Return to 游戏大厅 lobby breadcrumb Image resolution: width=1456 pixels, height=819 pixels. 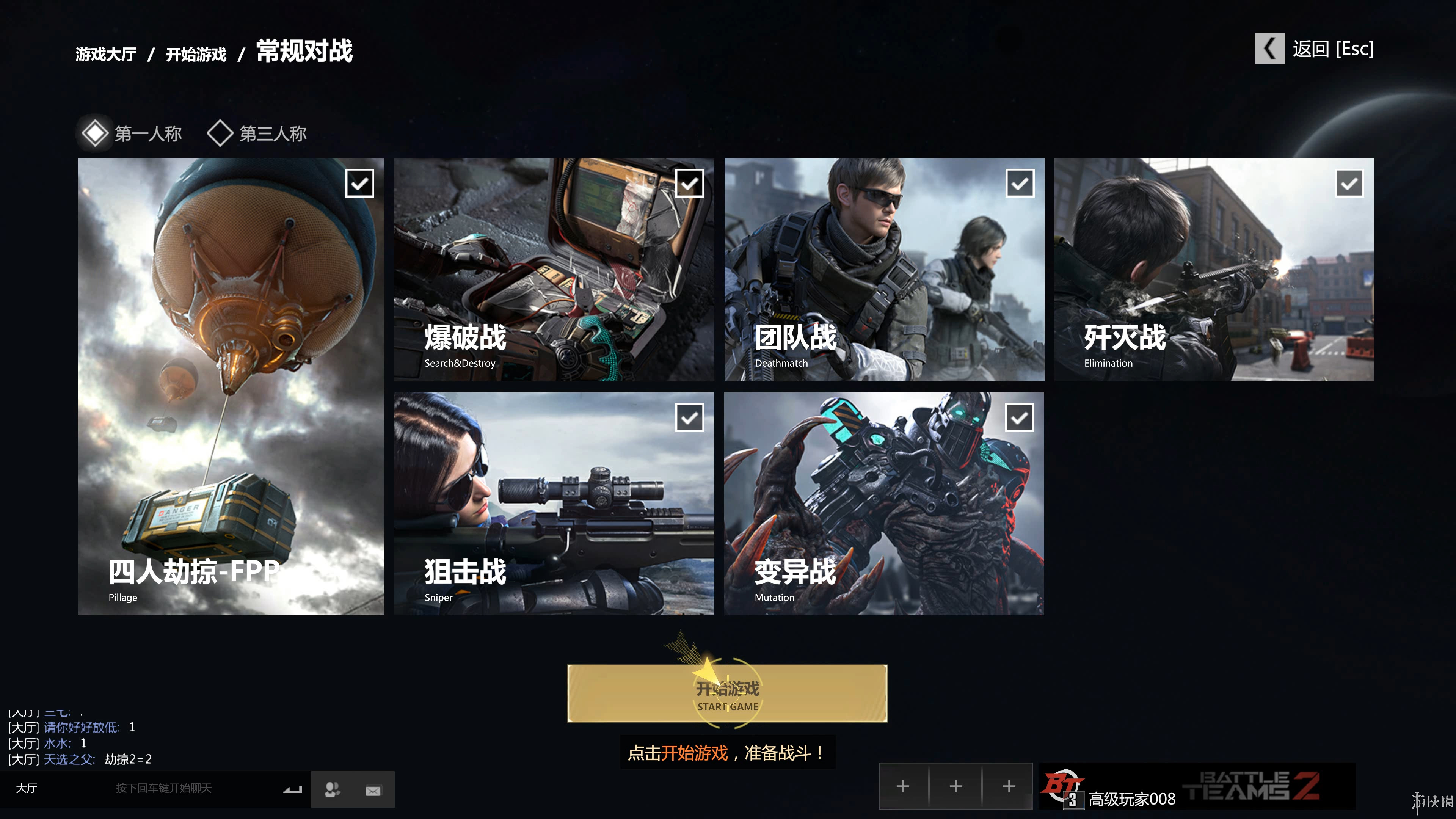pyautogui.click(x=106, y=54)
